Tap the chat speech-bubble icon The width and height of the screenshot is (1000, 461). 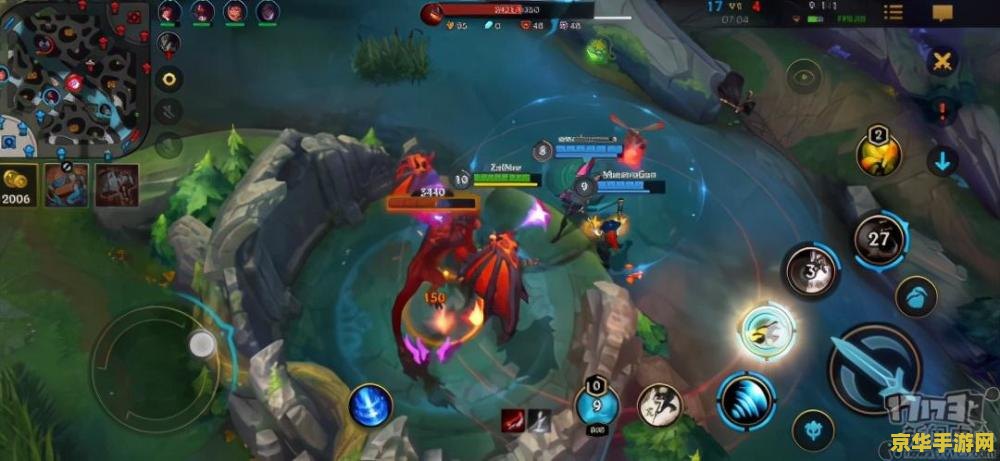pyautogui.click(x=942, y=13)
